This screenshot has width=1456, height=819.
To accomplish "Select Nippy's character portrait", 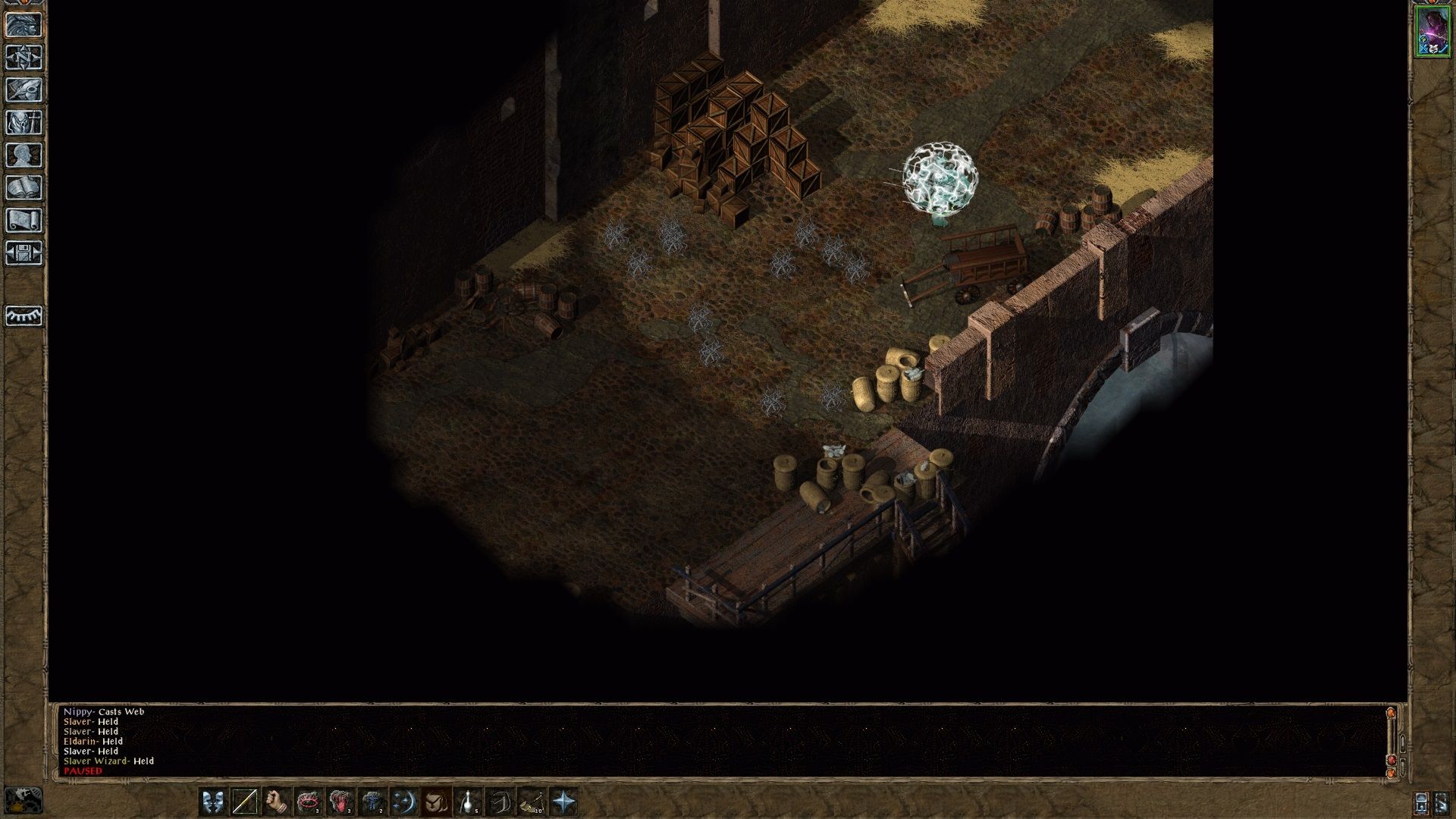I will point(1432,30).
